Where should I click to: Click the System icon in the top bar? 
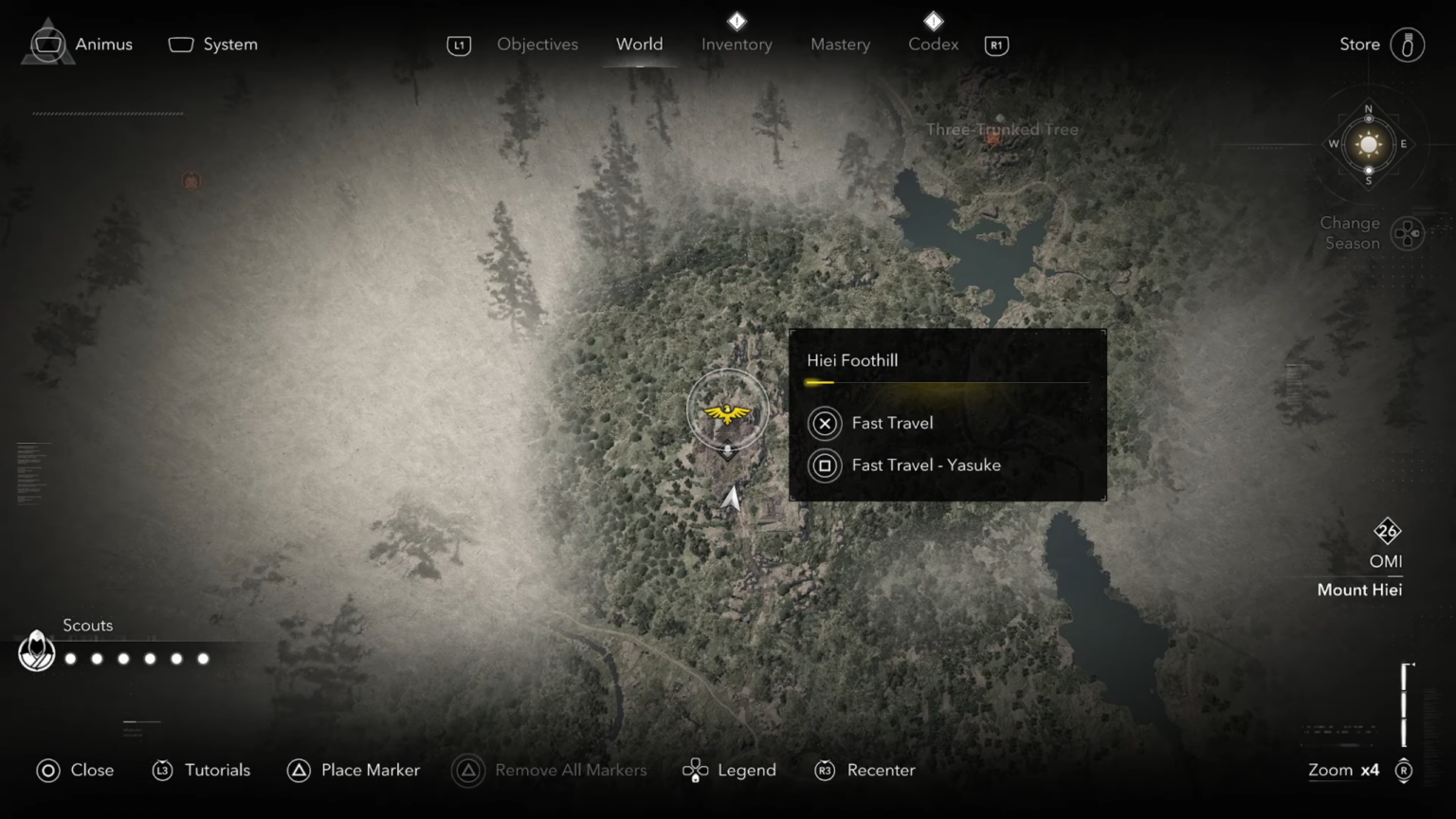click(180, 44)
